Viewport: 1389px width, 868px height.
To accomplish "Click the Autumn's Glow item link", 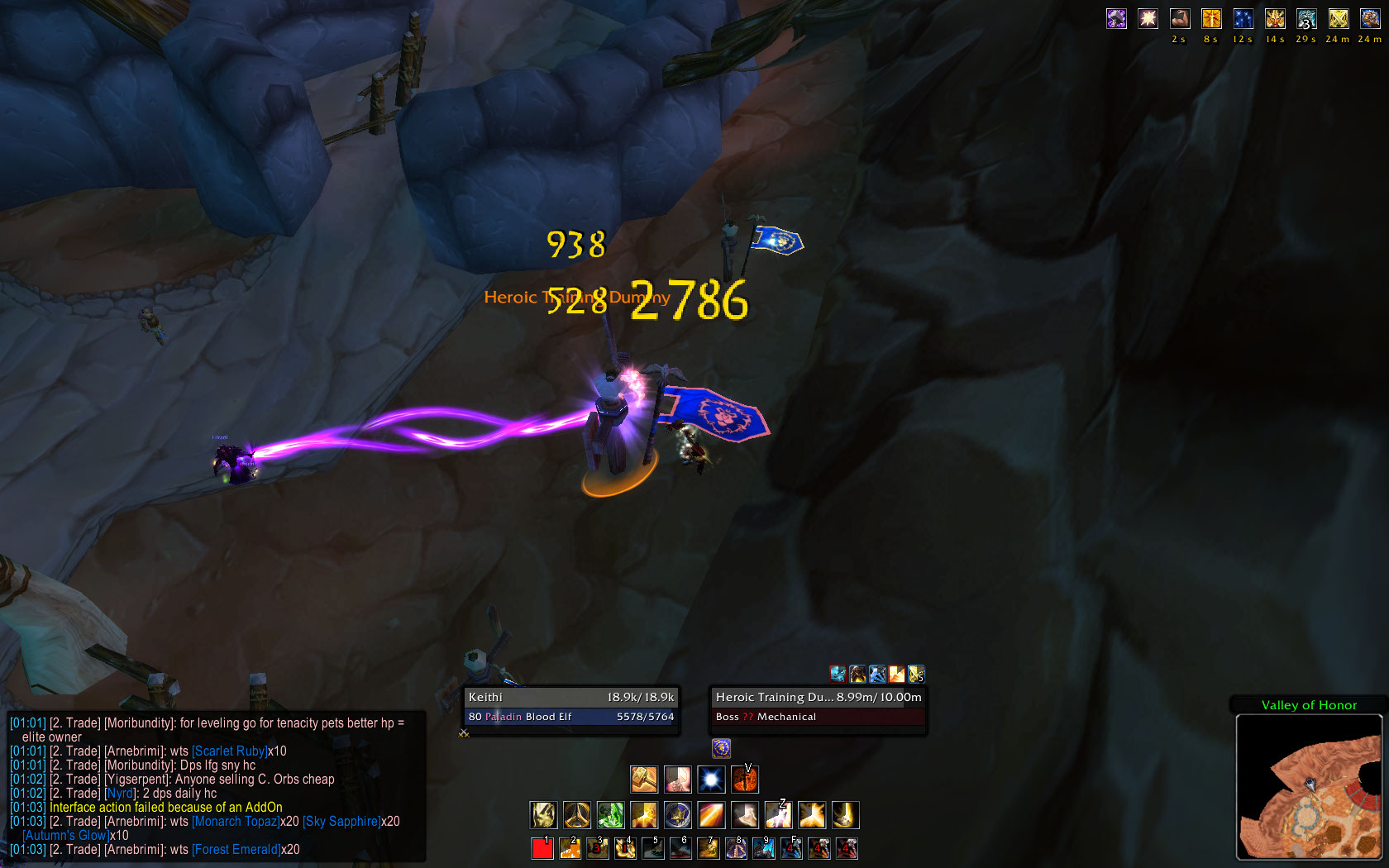I will (x=65, y=836).
